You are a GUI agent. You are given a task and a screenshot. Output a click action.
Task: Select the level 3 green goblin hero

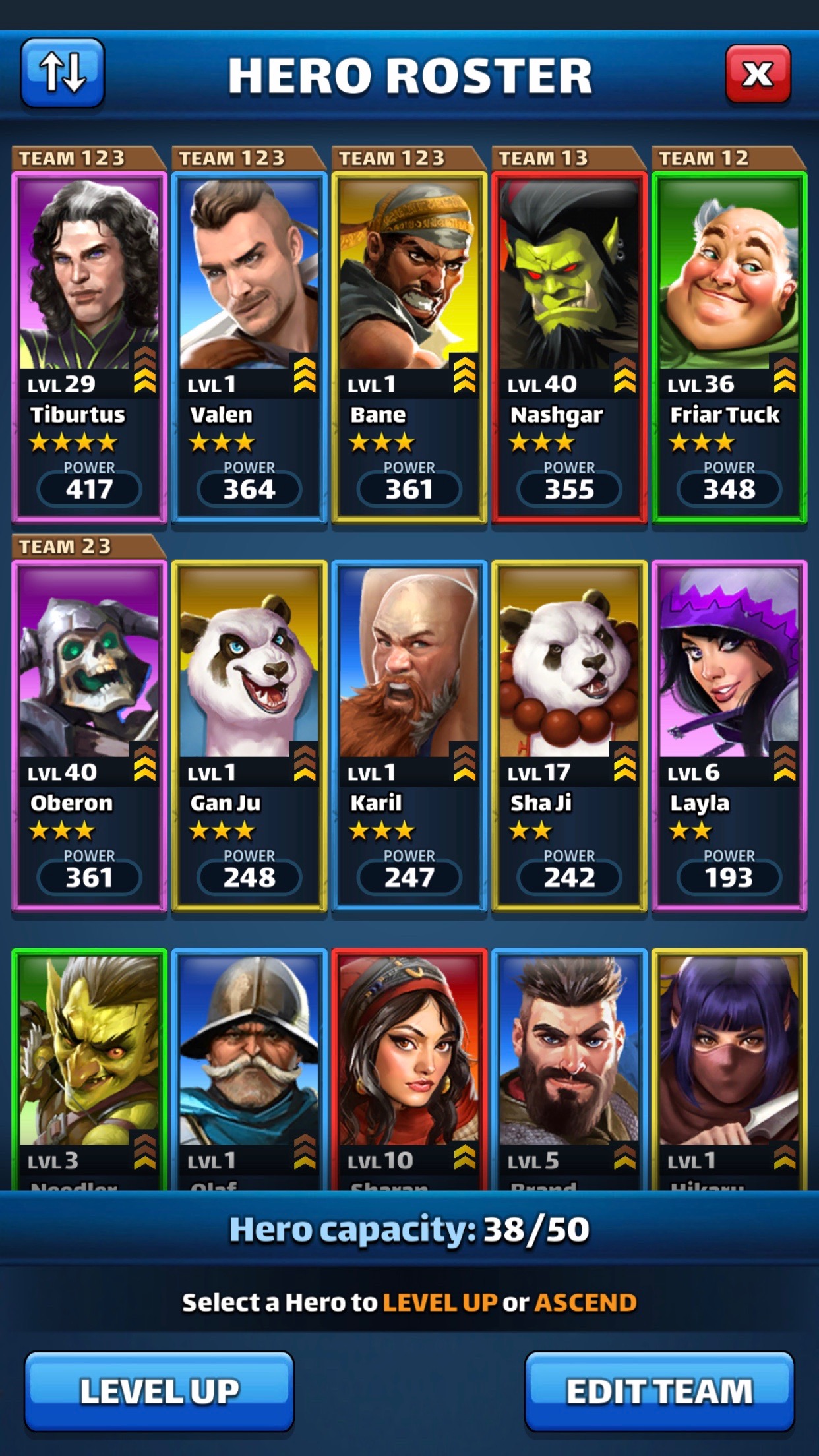point(89,1068)
